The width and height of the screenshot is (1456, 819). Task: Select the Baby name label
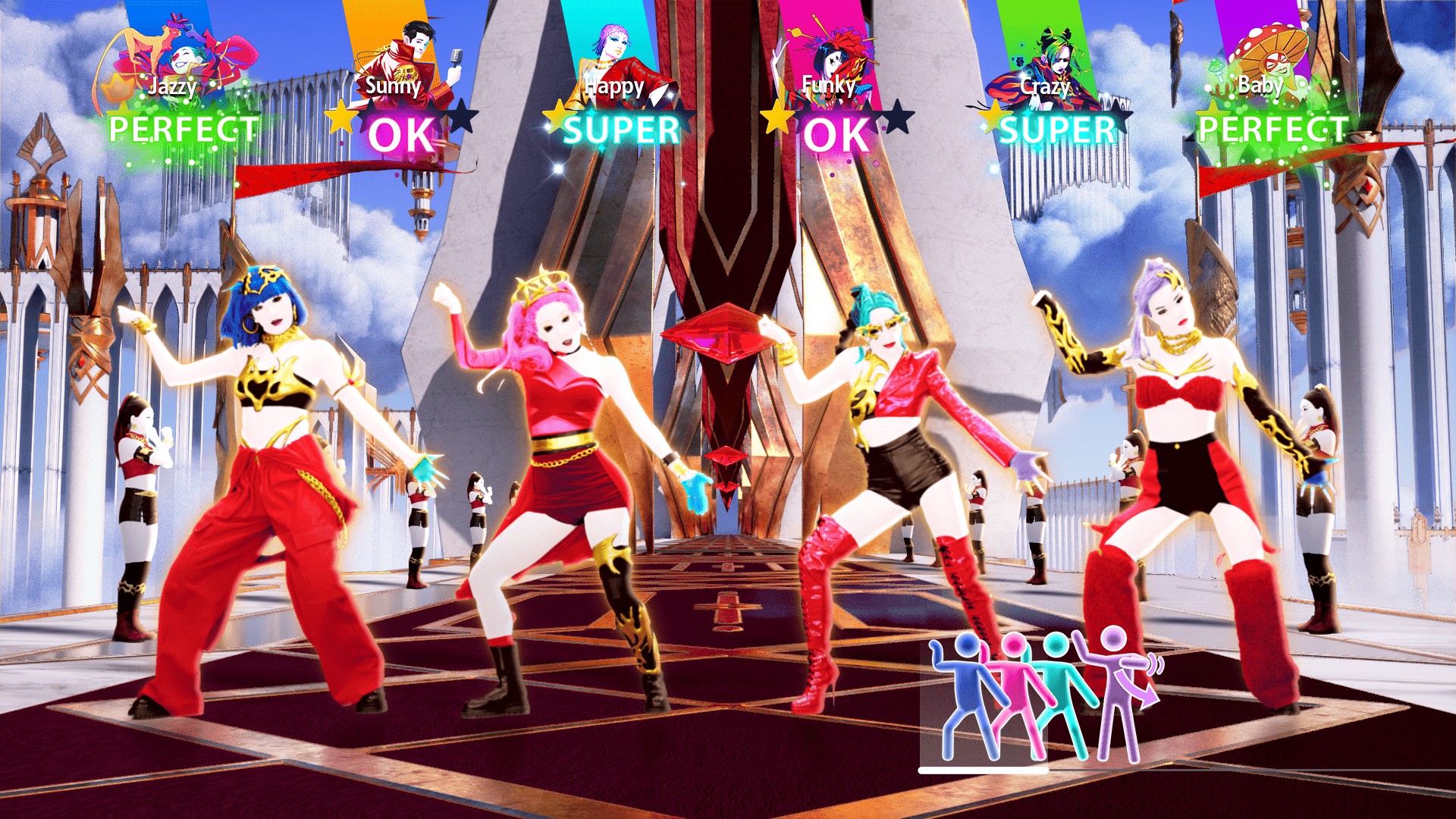1259,88
